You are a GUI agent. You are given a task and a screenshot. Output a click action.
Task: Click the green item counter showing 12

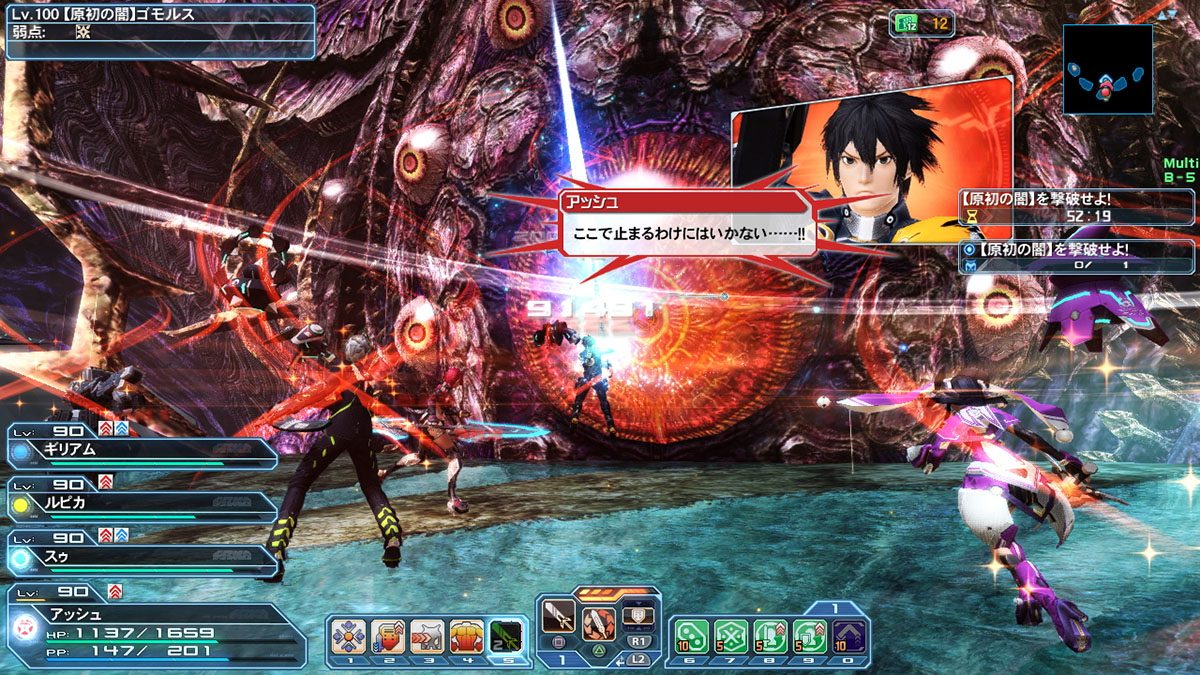click(x=921, y=24)
